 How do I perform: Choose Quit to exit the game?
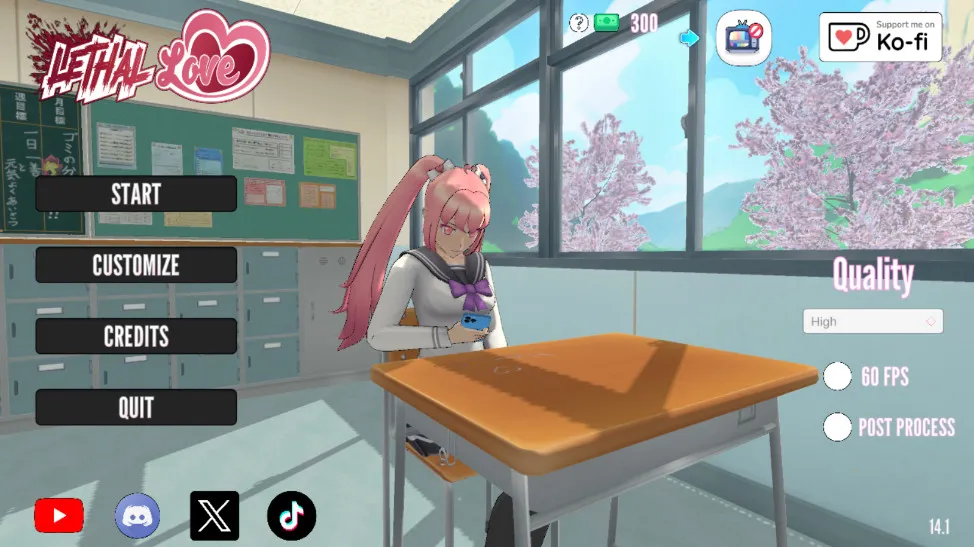pyautogui.click(x=136, y=407)
